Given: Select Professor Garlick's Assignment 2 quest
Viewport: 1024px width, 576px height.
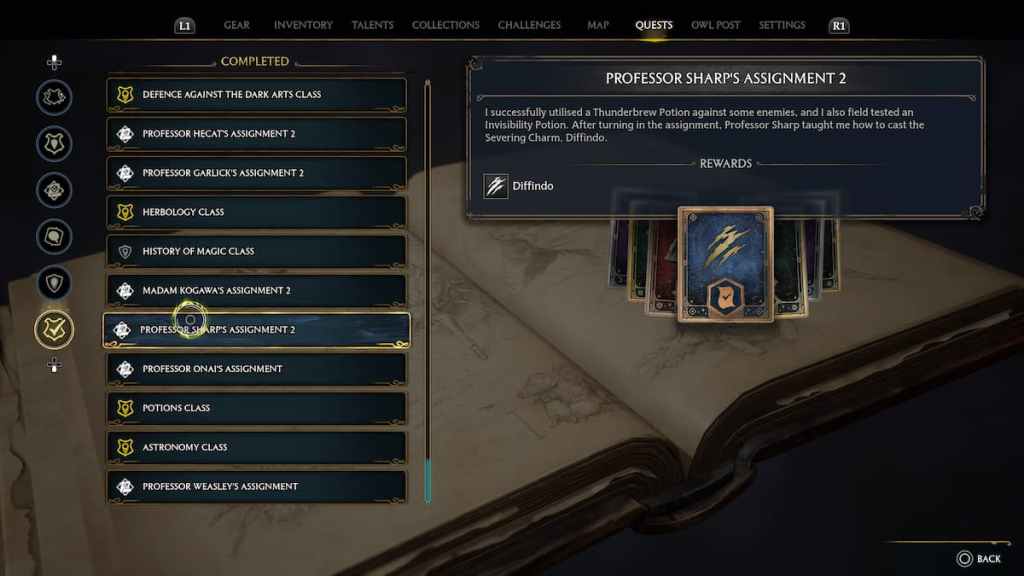Looking at the screenshot, I should (256, 173).
